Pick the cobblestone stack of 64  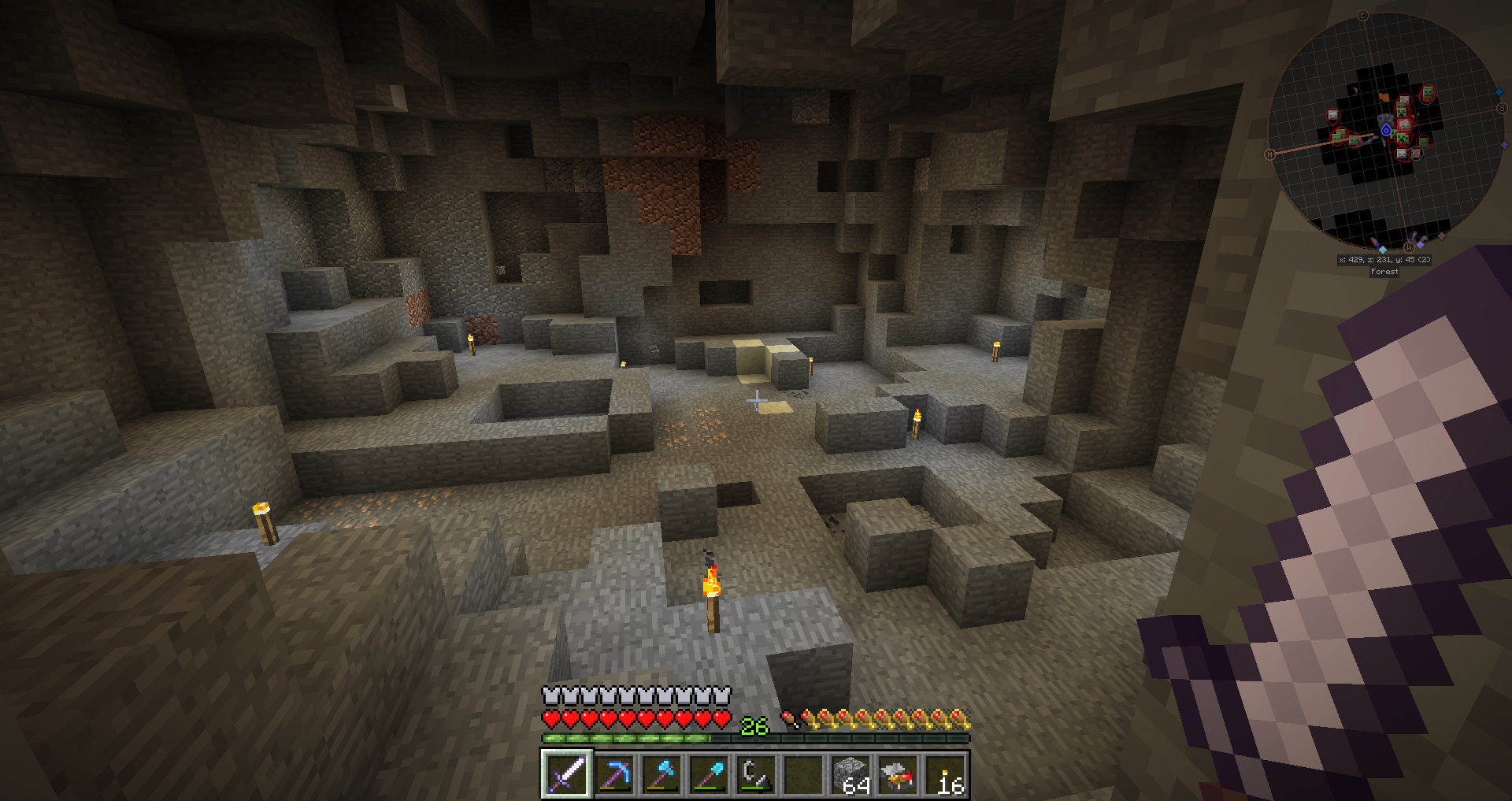pyautogui.click(x=850, y=774)
